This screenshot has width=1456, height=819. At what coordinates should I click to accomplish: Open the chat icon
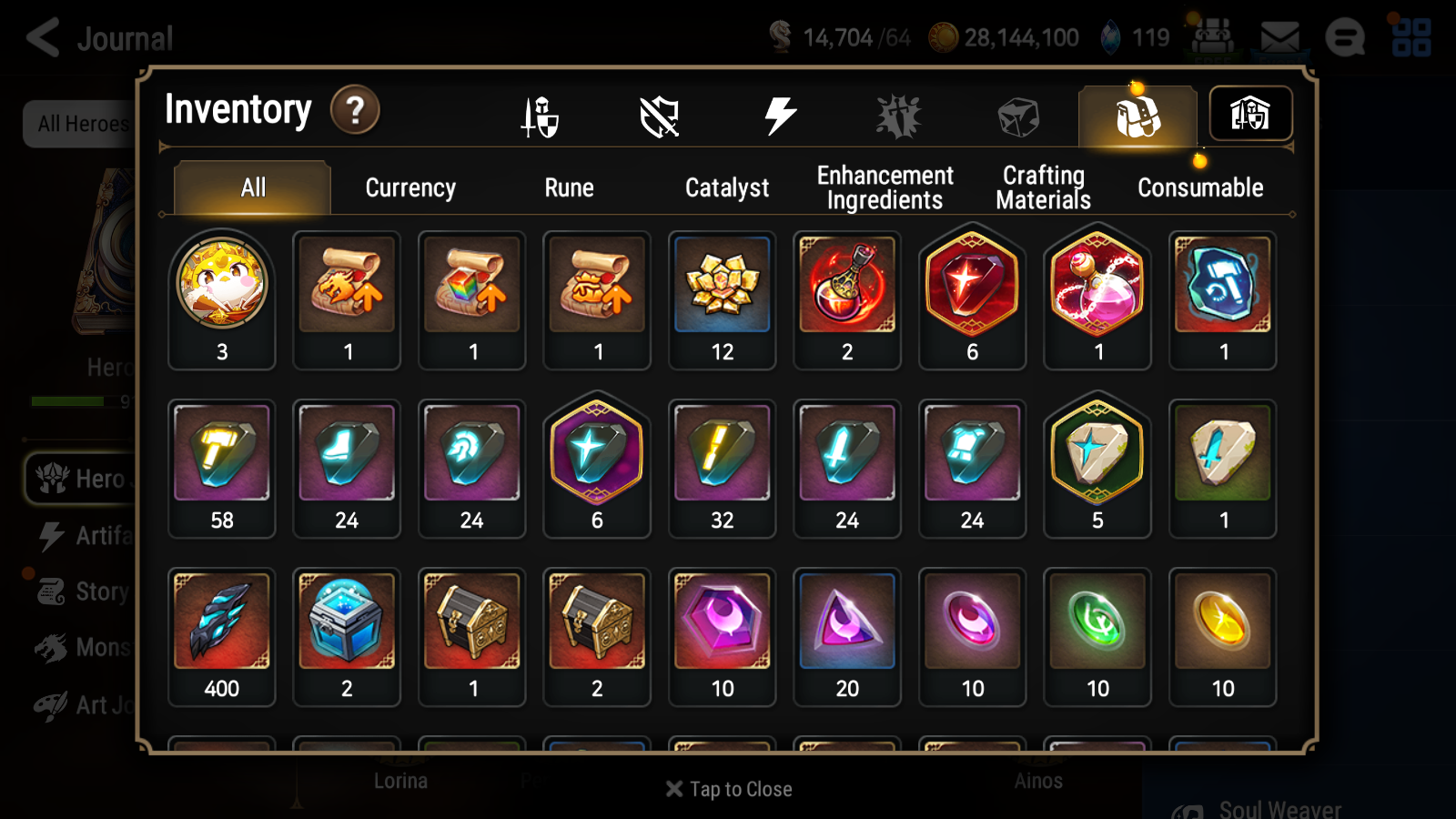pos(1347,38)
